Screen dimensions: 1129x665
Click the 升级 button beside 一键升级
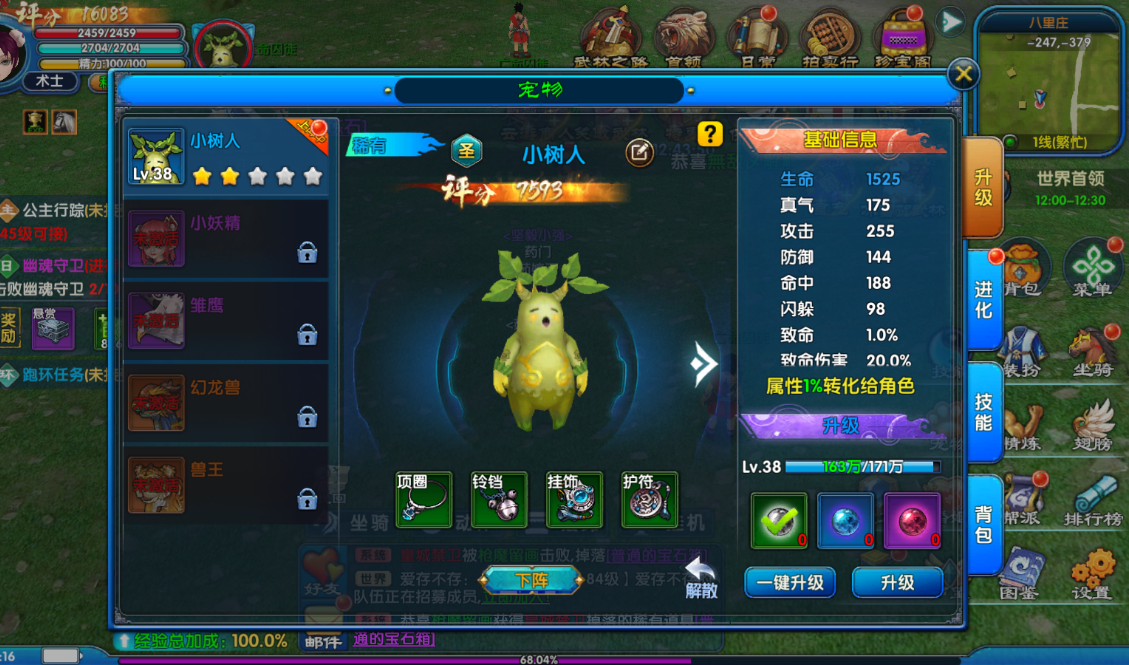(897, 582)
